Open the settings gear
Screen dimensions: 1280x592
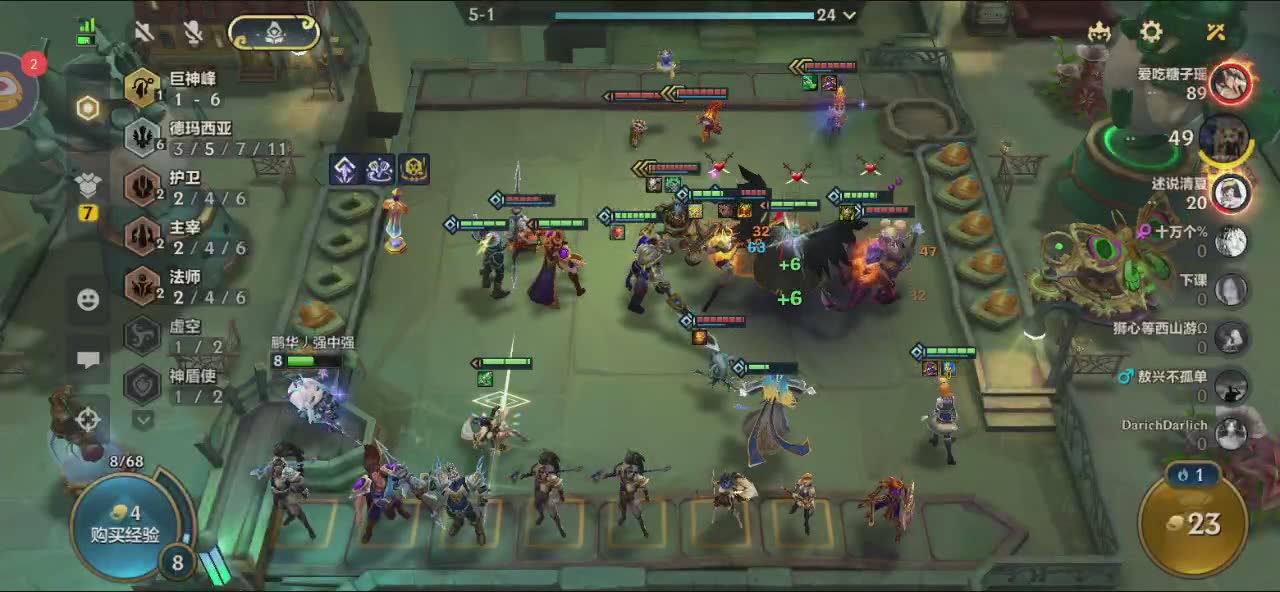[x=1151, y=32]
